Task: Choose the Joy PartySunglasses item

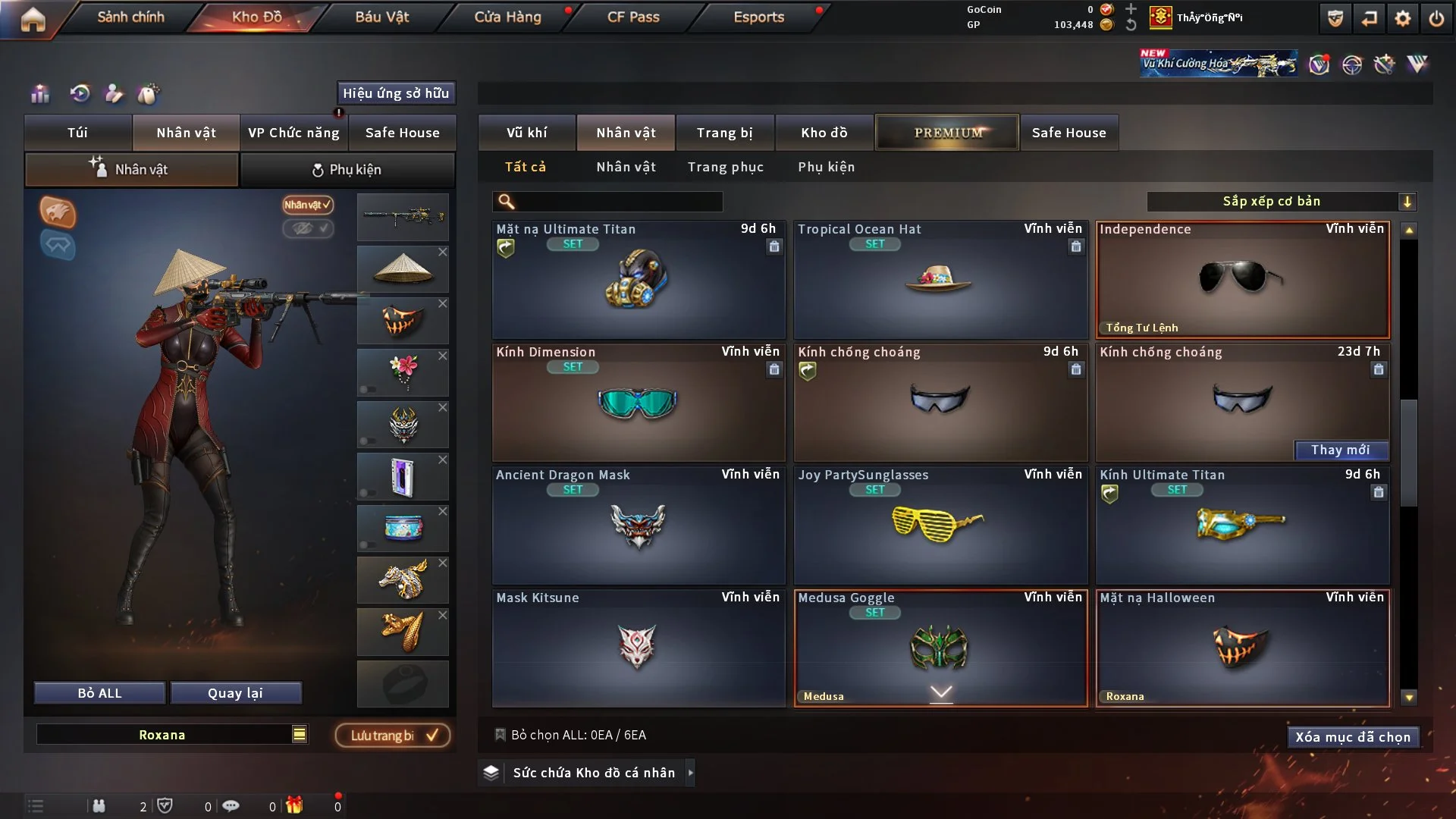Action: tap(940, 525)
